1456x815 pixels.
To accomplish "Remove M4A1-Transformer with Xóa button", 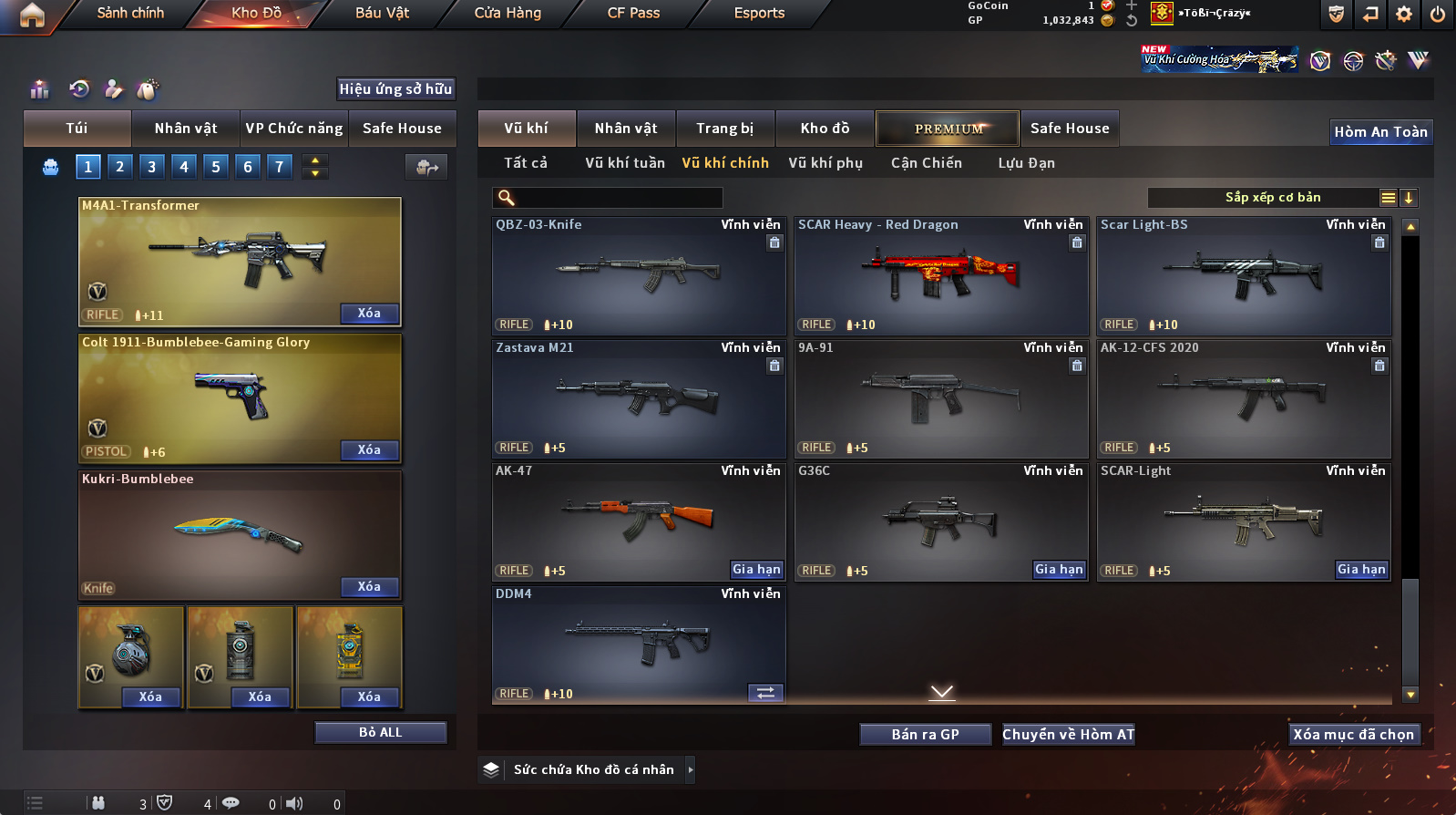I will click(369, 314).
